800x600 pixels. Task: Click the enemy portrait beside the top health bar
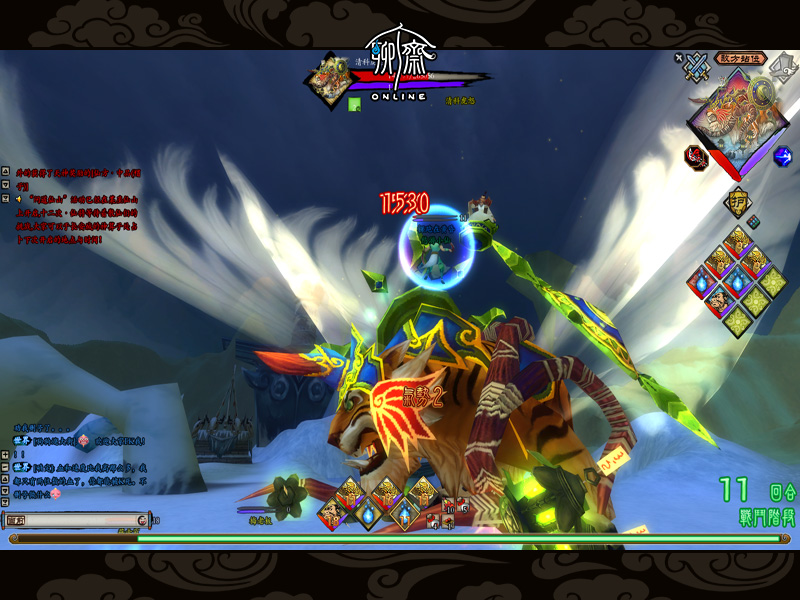click(328, 78)
